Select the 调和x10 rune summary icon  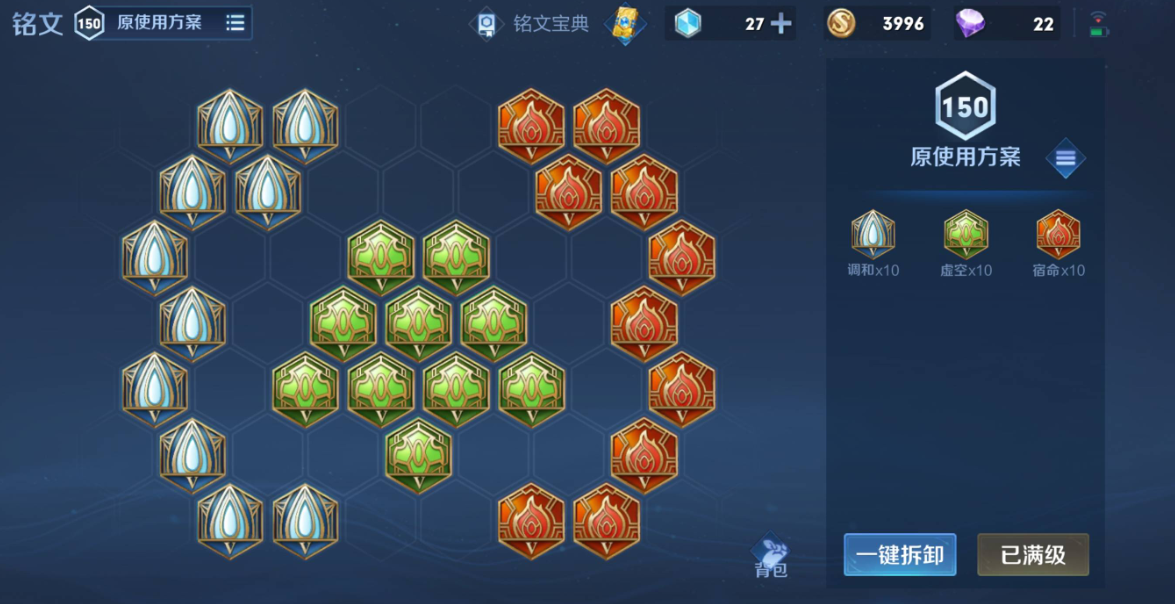click(x=873, y=235)
